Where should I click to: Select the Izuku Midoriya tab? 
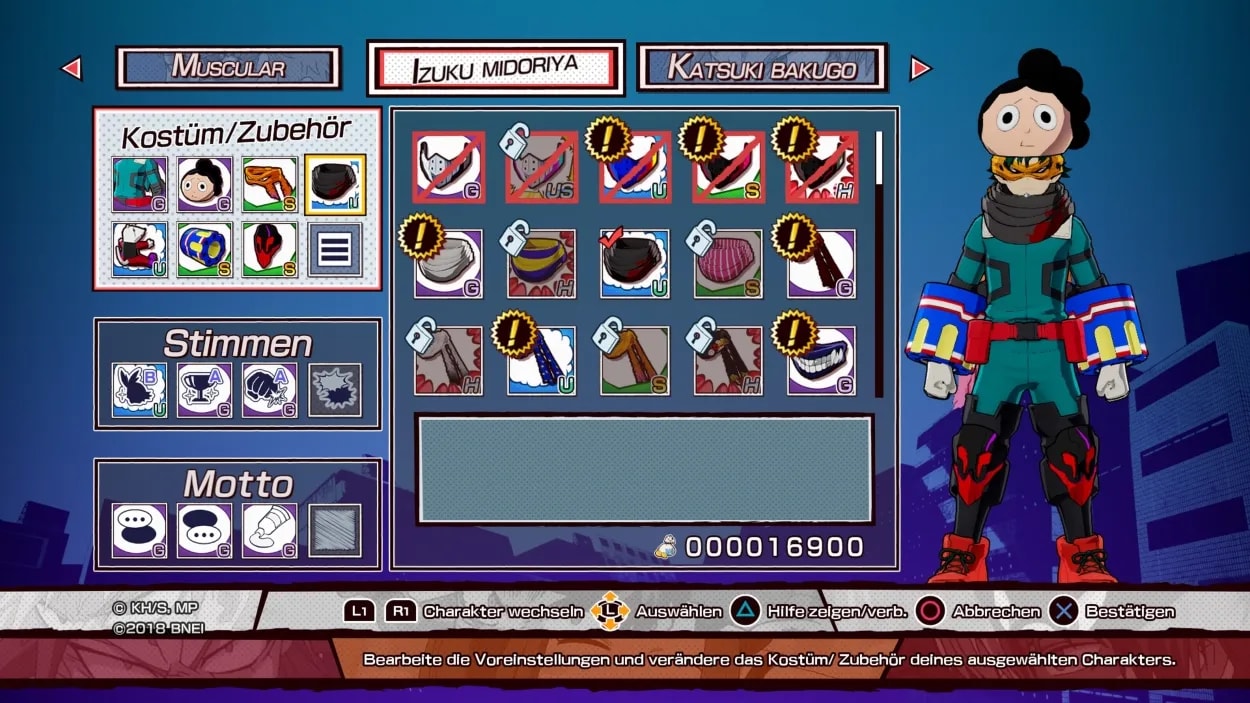pos(496,69)
